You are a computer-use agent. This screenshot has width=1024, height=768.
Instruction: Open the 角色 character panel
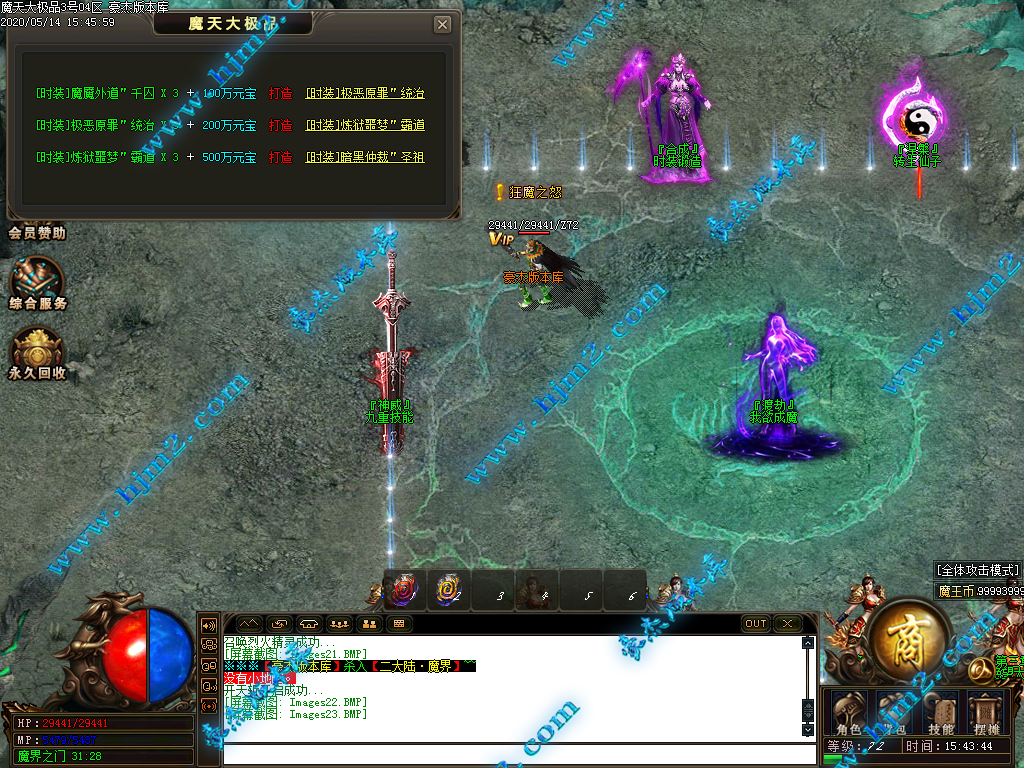coord(849,714)
